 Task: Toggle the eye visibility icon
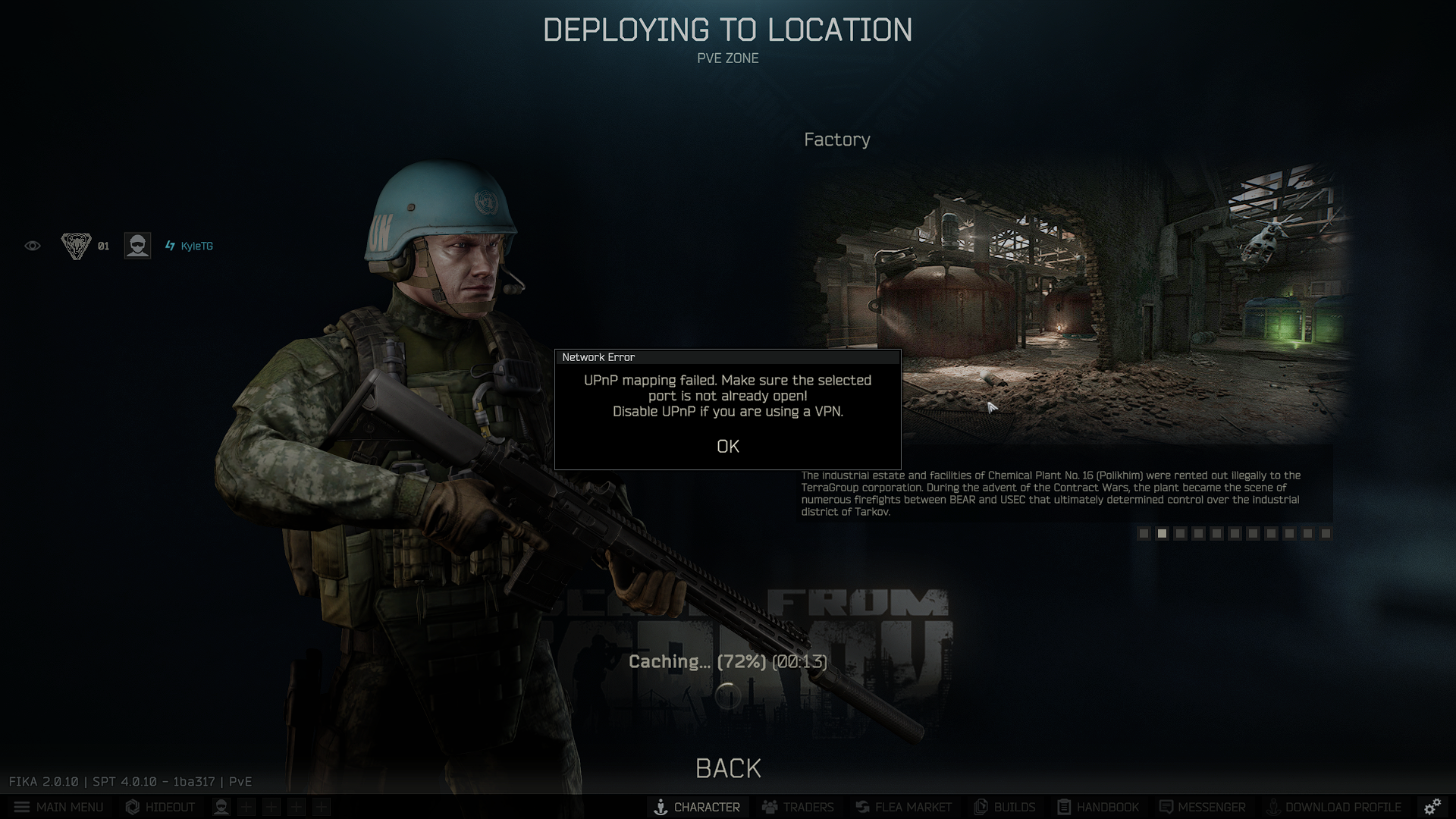[33, 246]
